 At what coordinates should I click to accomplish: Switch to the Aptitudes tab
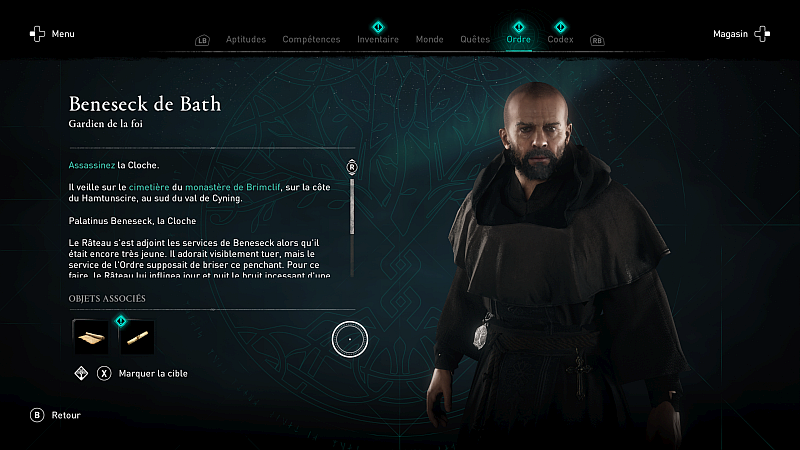click(246, 40)
